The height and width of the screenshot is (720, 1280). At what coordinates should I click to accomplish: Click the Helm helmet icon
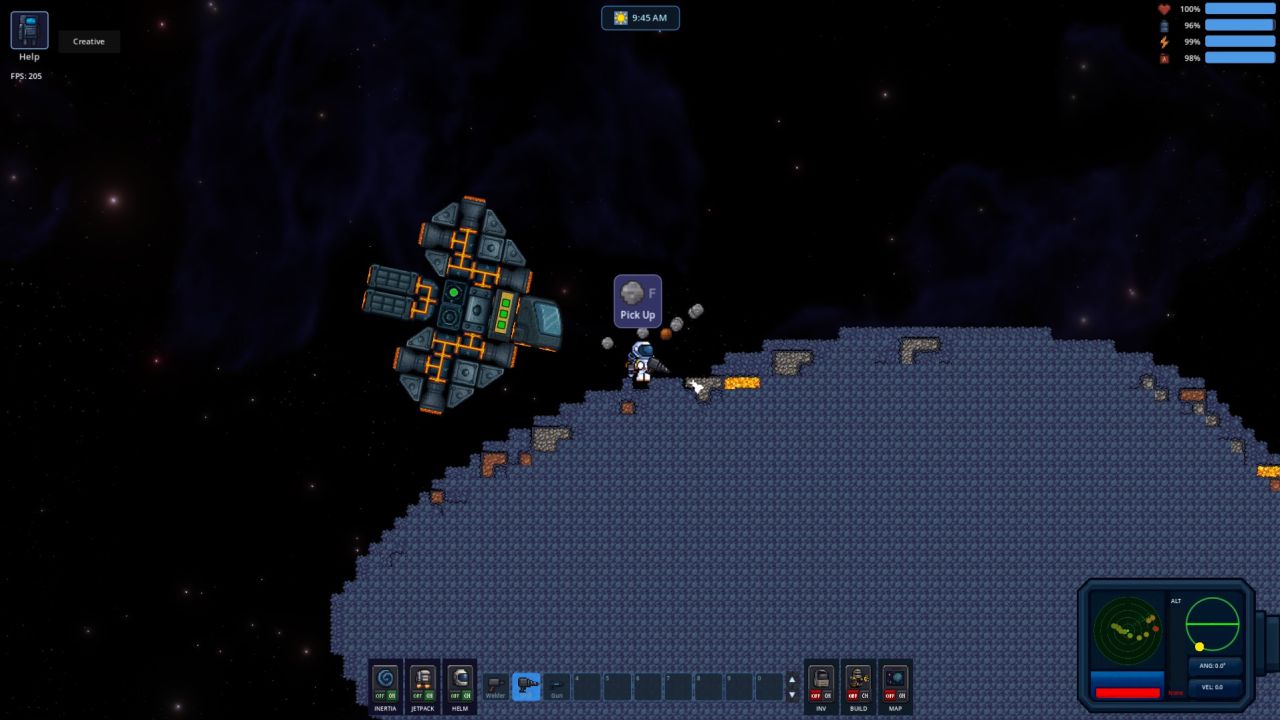pos(459,678)
